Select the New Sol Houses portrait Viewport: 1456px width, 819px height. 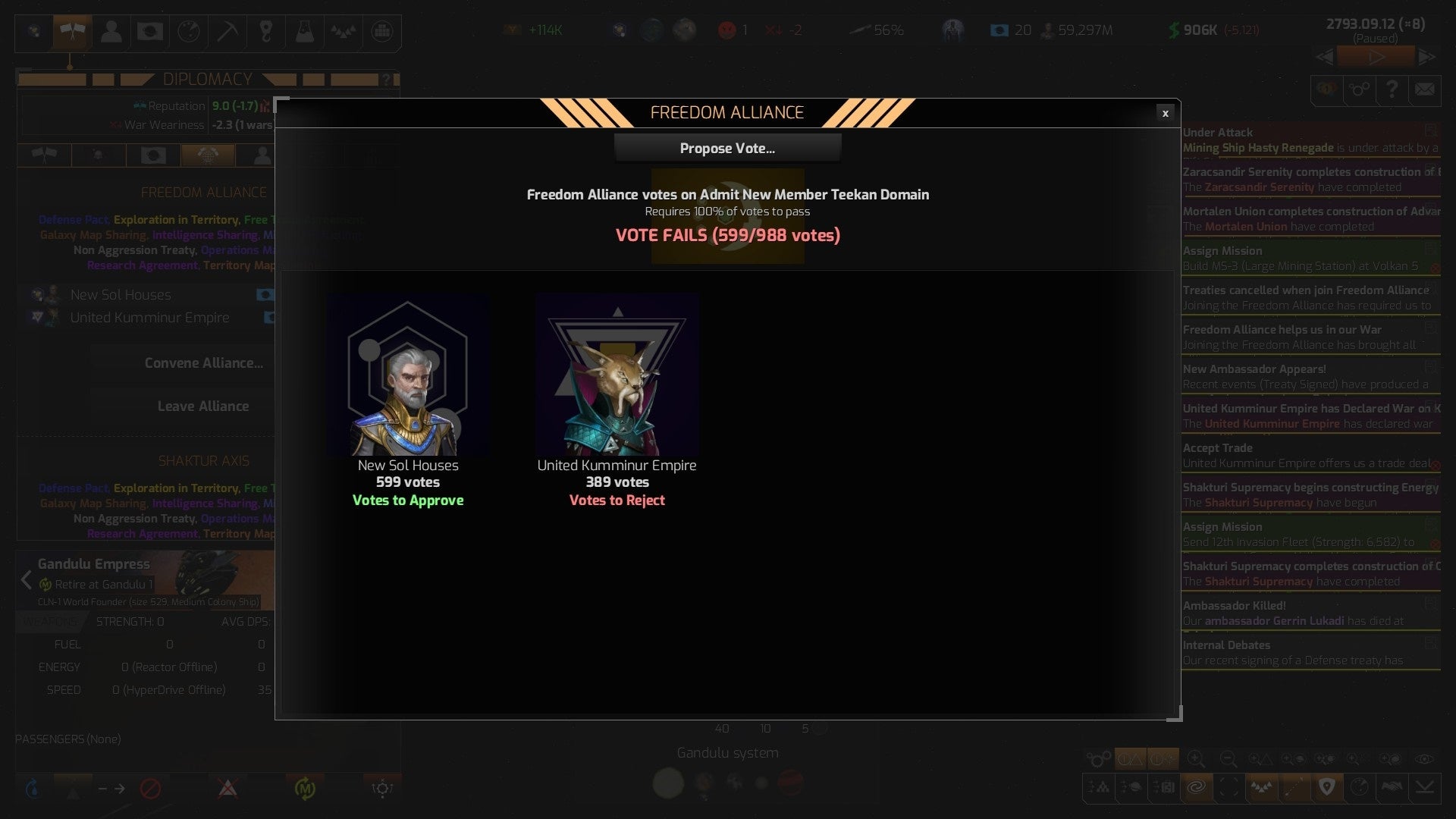[x=408, y=377]
